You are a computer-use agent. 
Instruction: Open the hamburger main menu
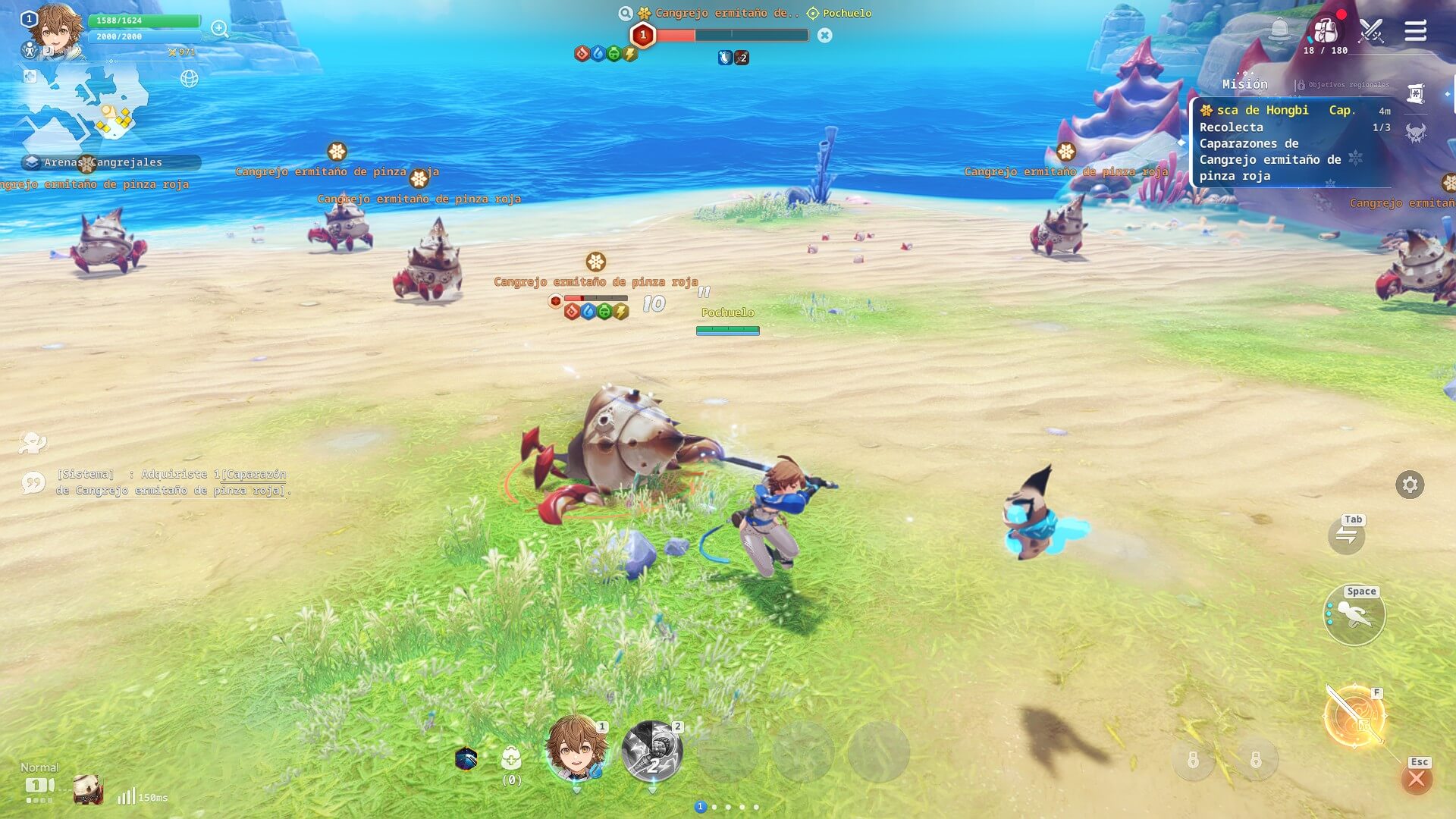click(x=1415, y=31)
